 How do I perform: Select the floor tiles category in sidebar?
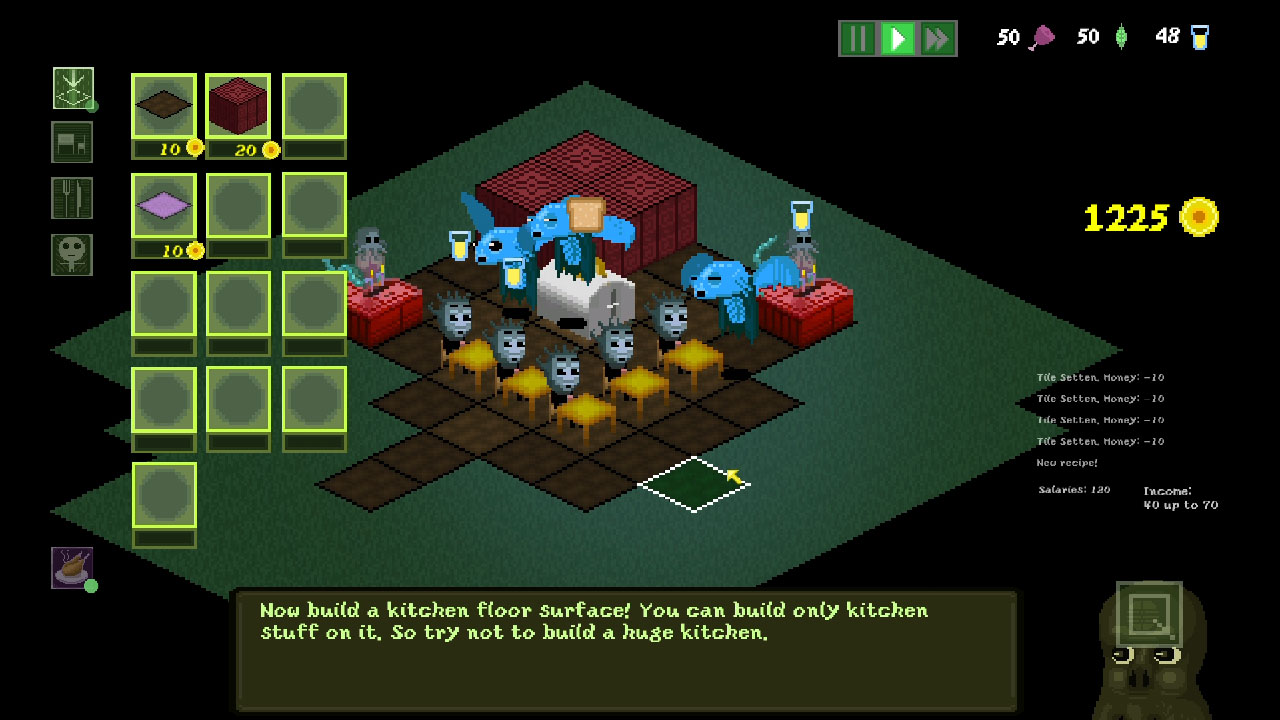tap(71, 88)
